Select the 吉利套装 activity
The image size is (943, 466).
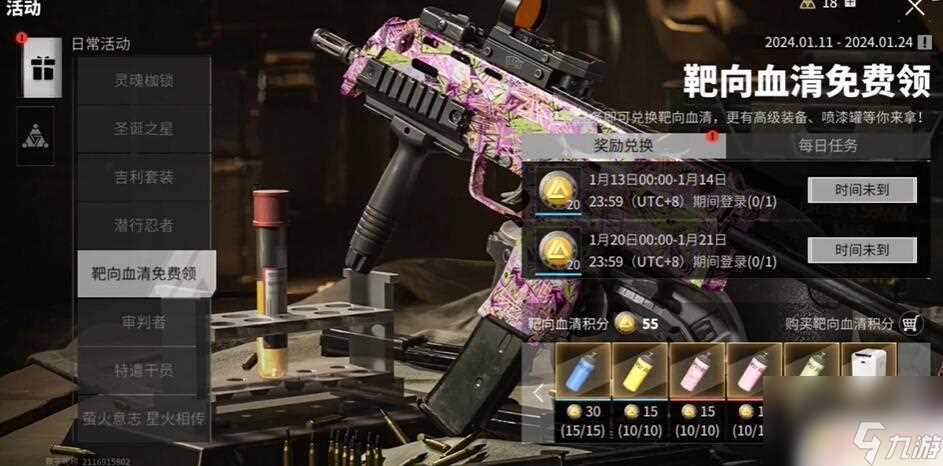144,177
